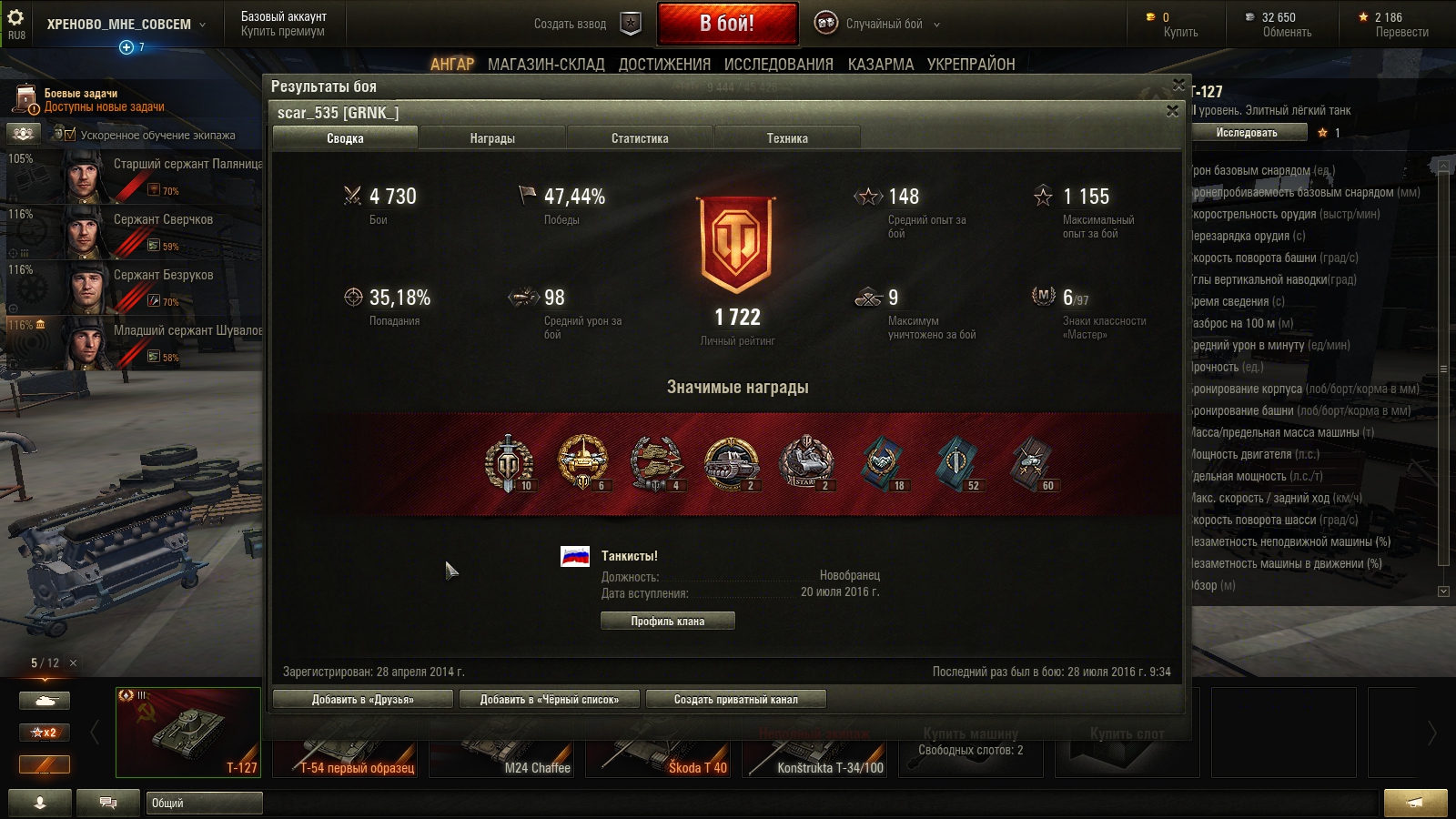
Task: Switch to the «Награды» tab
Action: point(492,138)
